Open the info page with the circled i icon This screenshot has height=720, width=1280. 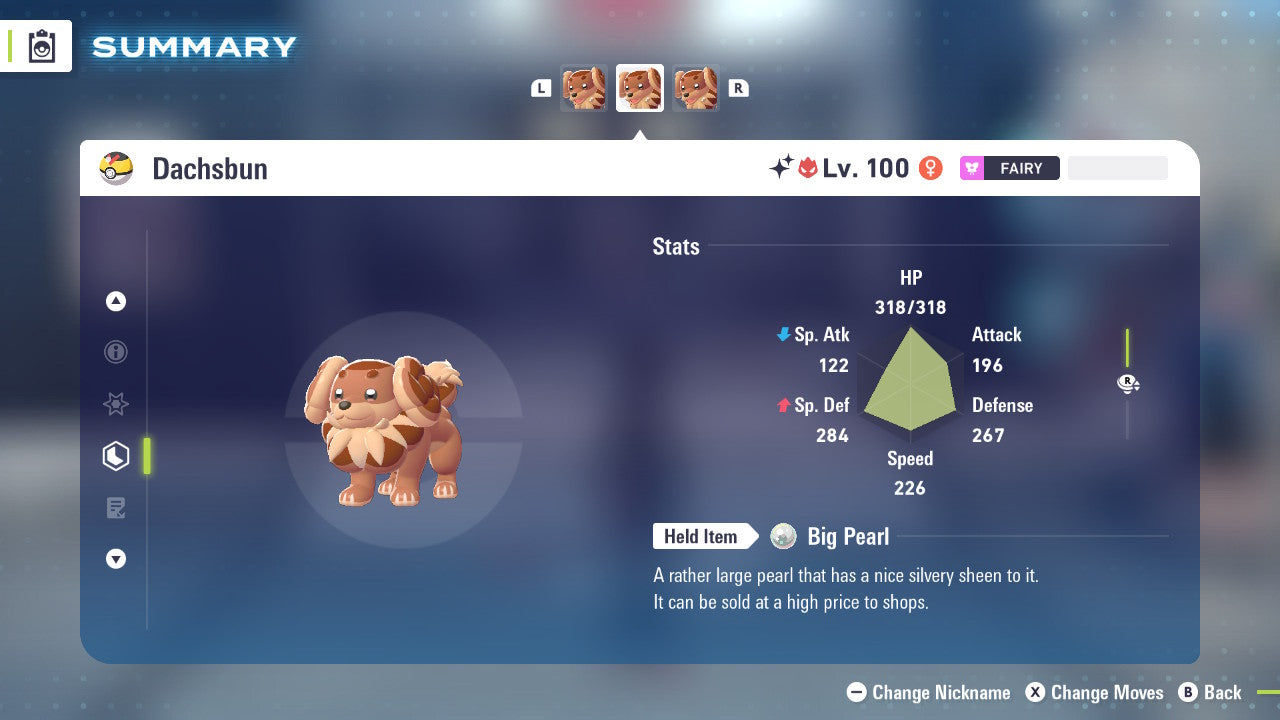pos(116,352)
